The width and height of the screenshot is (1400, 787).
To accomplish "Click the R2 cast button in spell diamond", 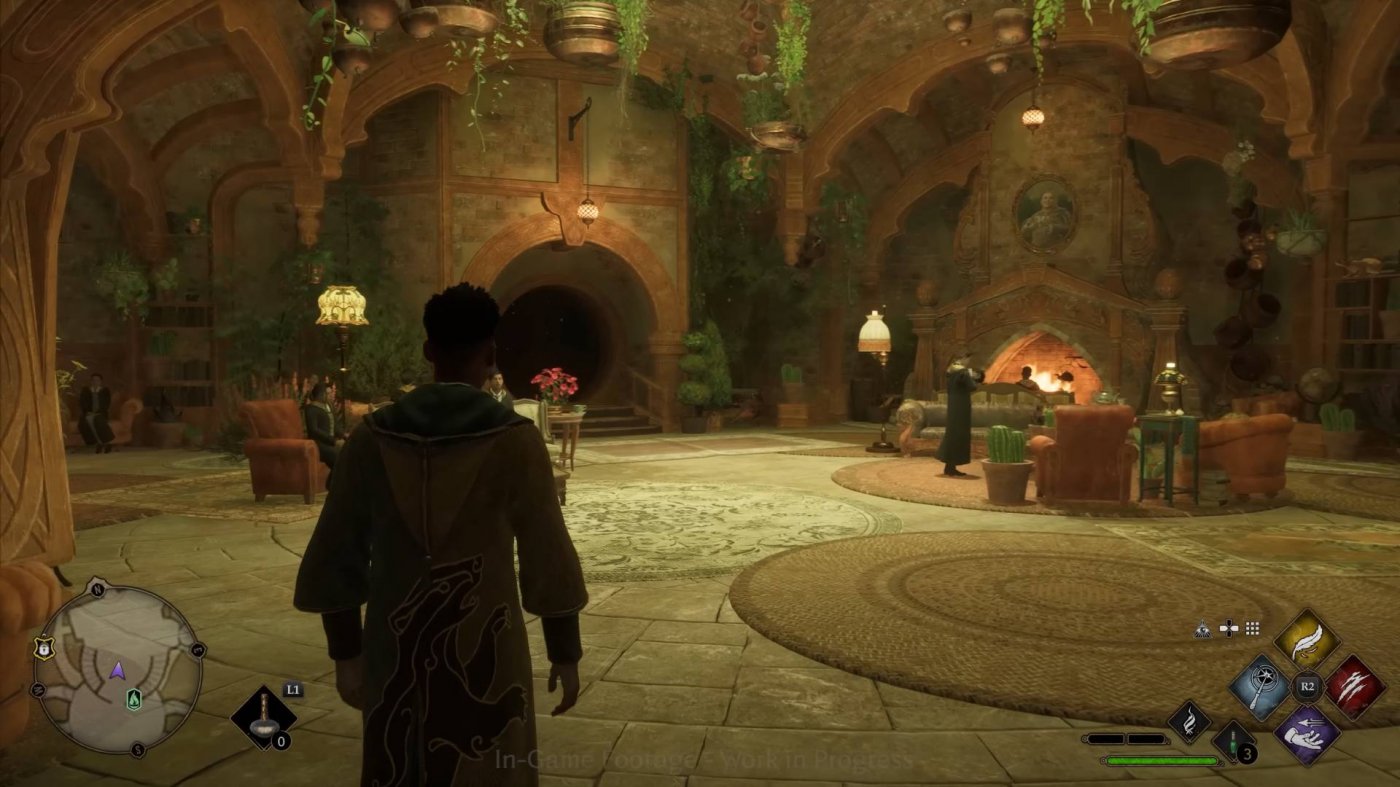I will tap(1307, 686).
